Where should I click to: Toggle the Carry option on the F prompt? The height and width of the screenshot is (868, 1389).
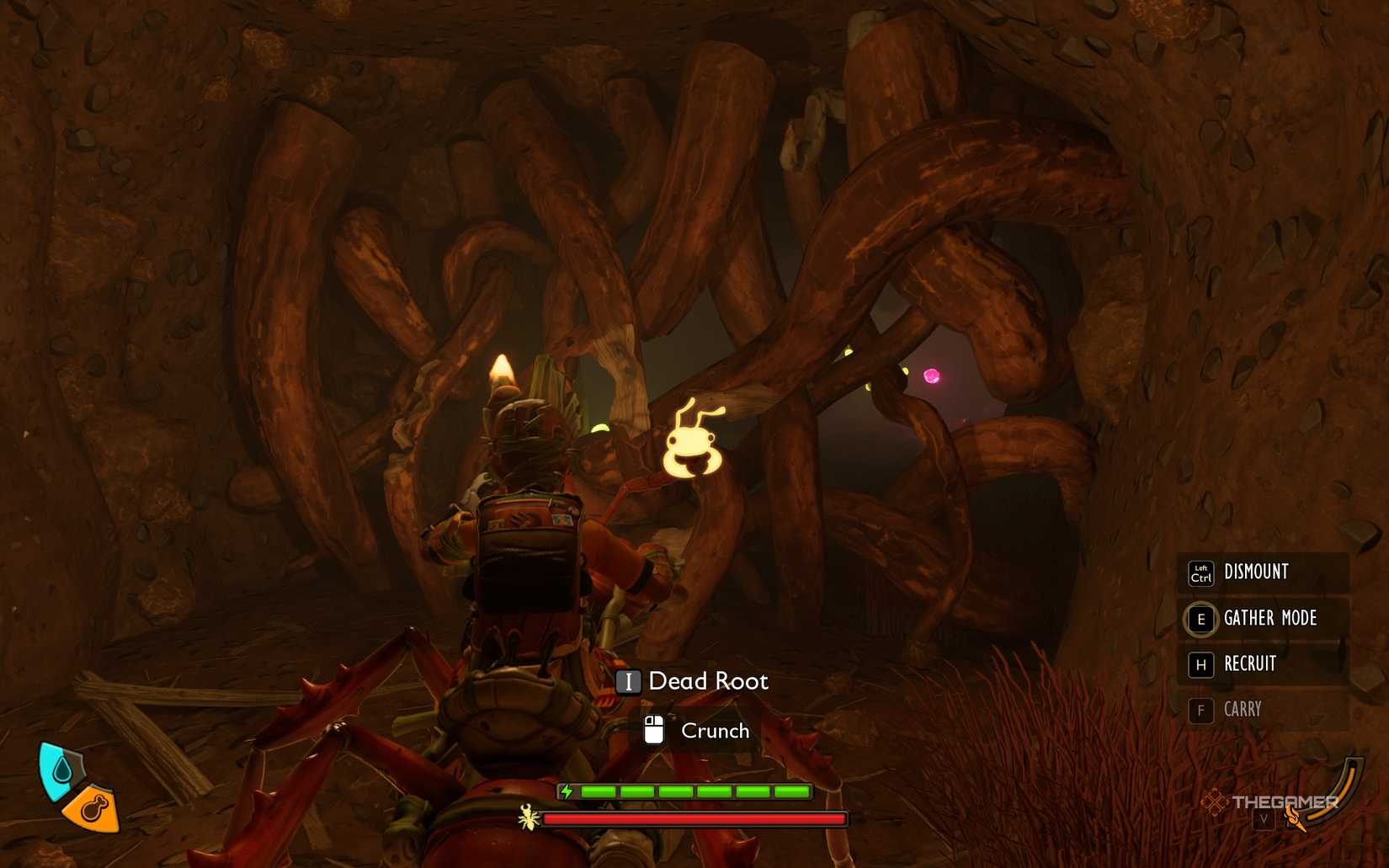point(1200,710)
